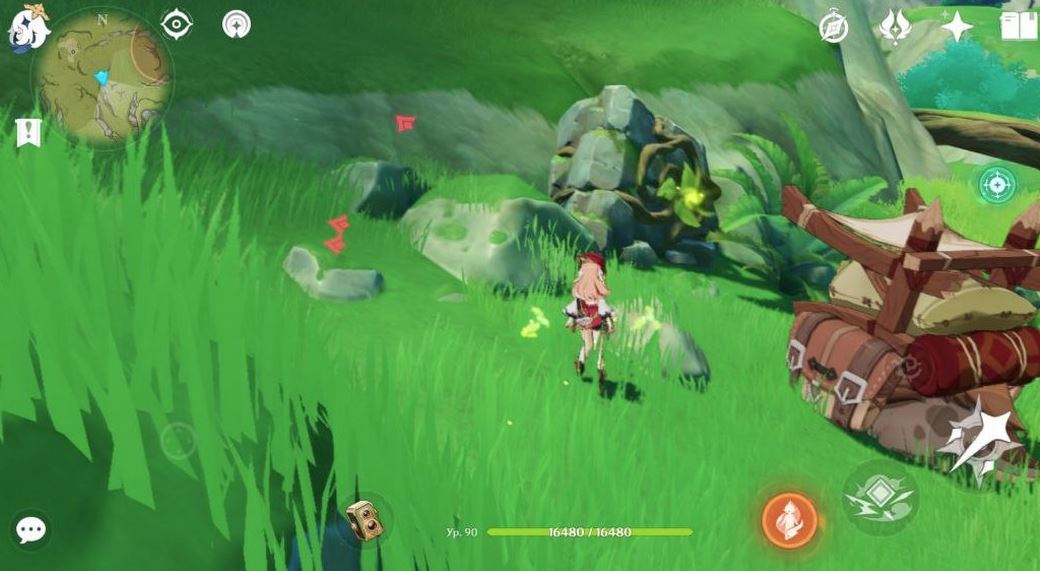1040x571 pixels.
Task: Open the Paimon main menu
Action: pos(28,27)
